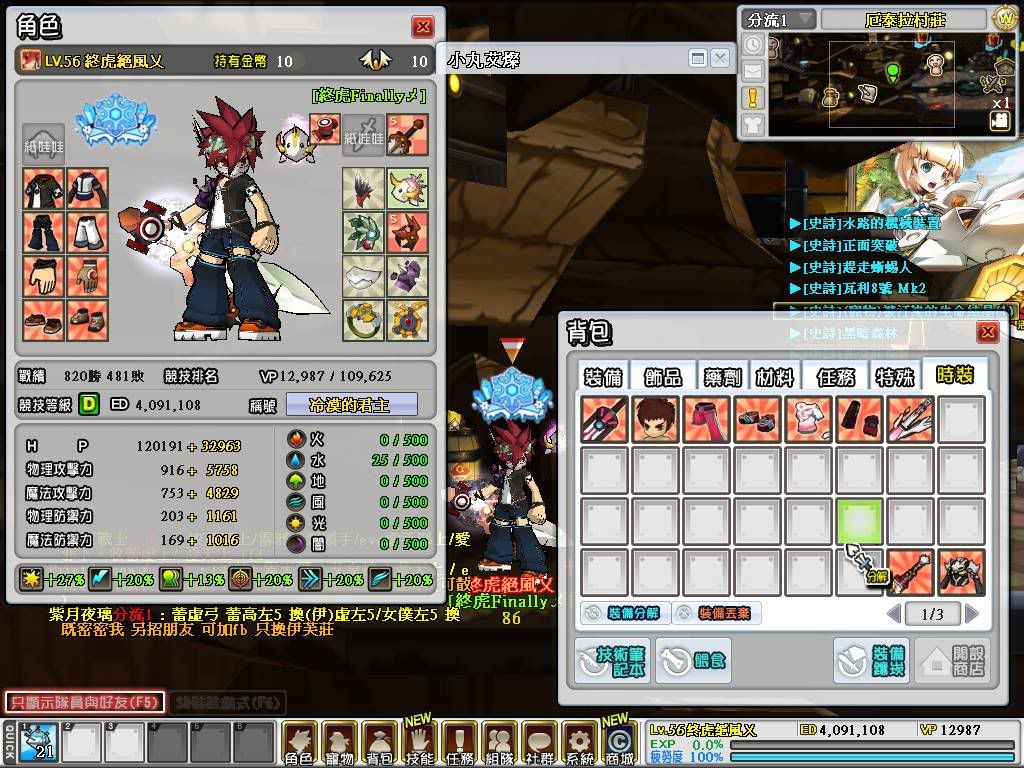This screenshot has width=1024, height=768.
Task: Go to the next backpack page
Action: click(x=971, y=613)
